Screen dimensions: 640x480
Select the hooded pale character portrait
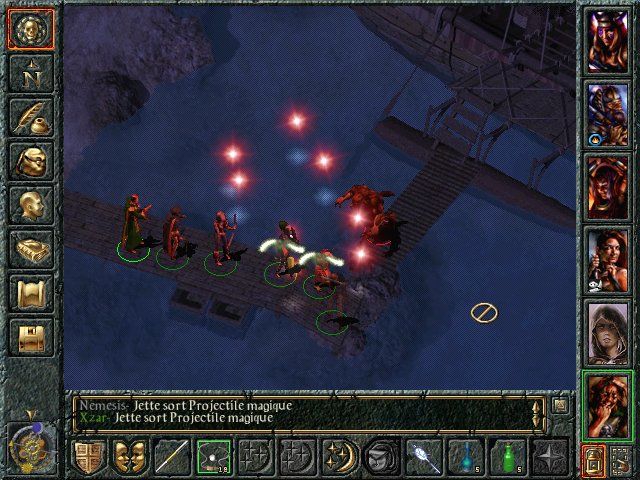(608, 331)
